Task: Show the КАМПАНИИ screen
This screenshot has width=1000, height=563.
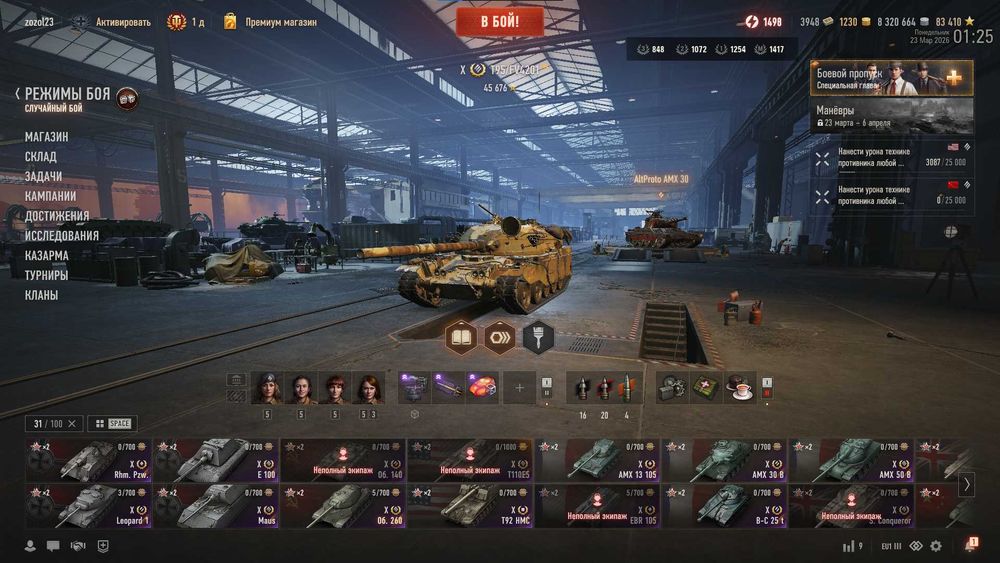Action: [x=50, y=196]
